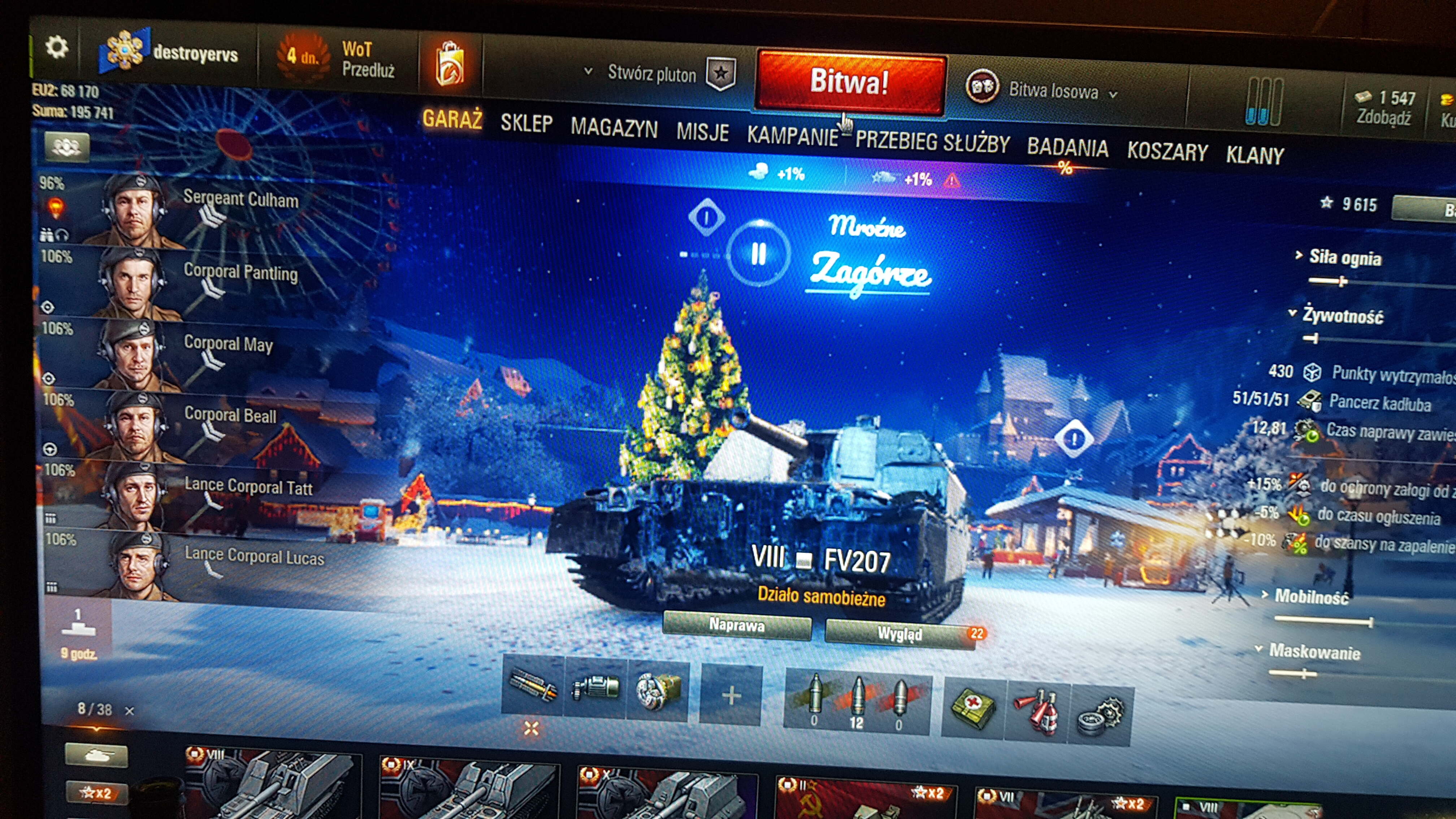Show PRZEBIEG SŁUŻBY service record
The width and height of the screenshot is (1456, 819).
coord(932,142)
